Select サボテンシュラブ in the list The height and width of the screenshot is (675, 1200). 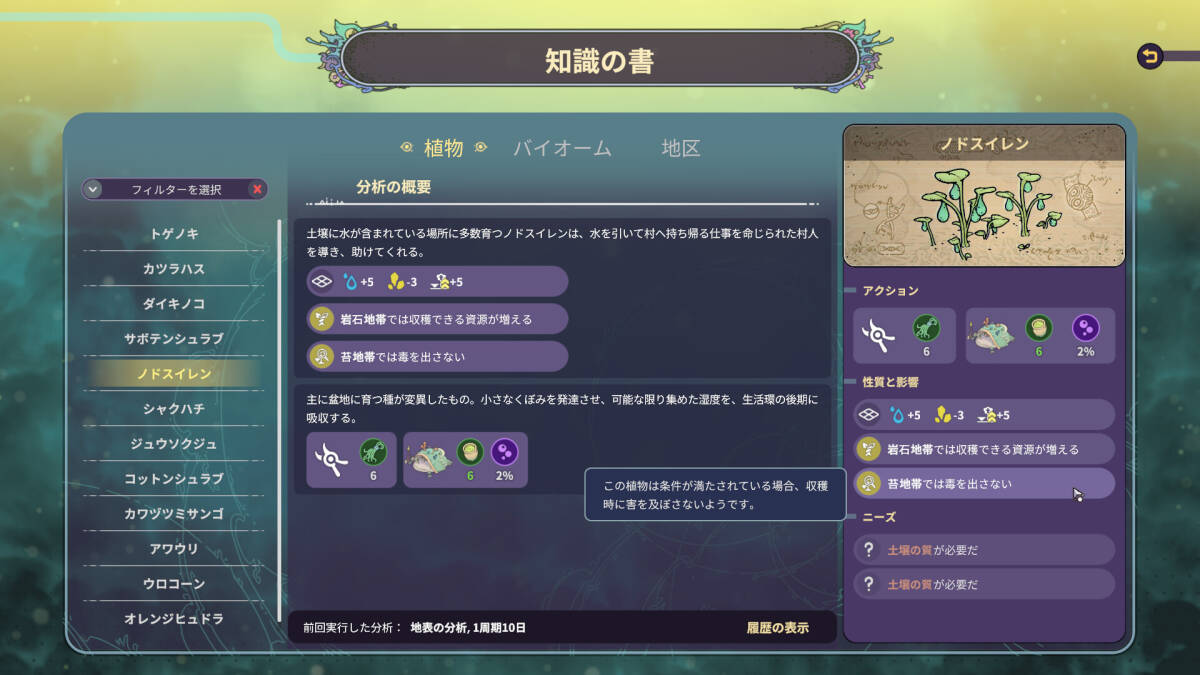174,339
